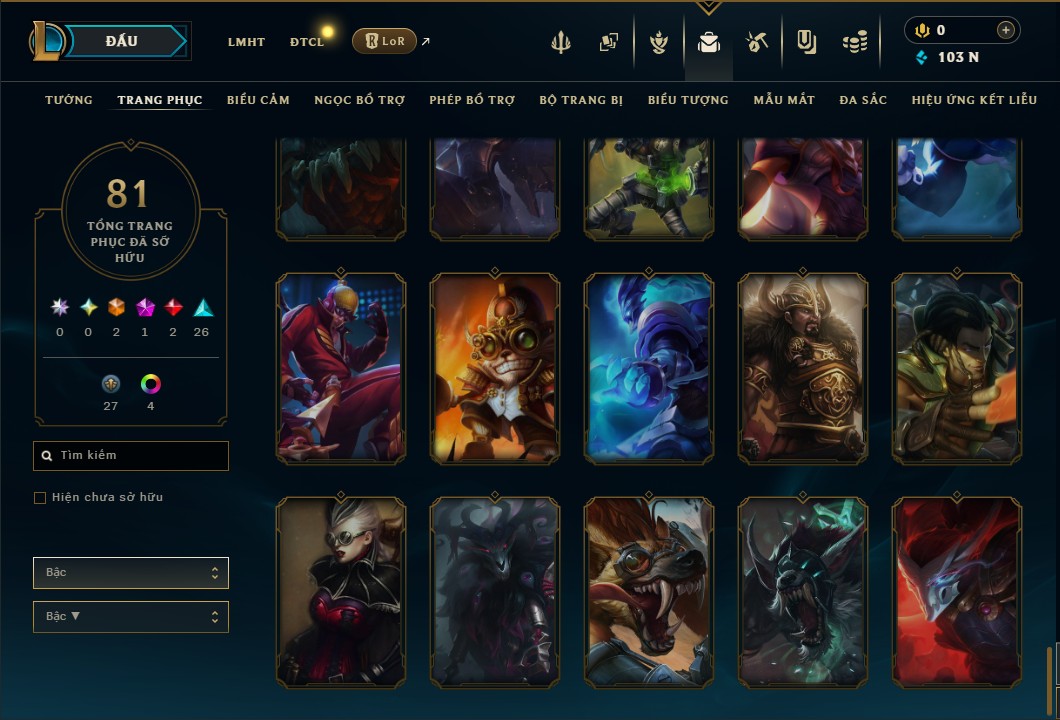The height and width of the screenshot is (720, 1060).
Task: Open the ĐA SẮC tab
Action: [863, 100]
